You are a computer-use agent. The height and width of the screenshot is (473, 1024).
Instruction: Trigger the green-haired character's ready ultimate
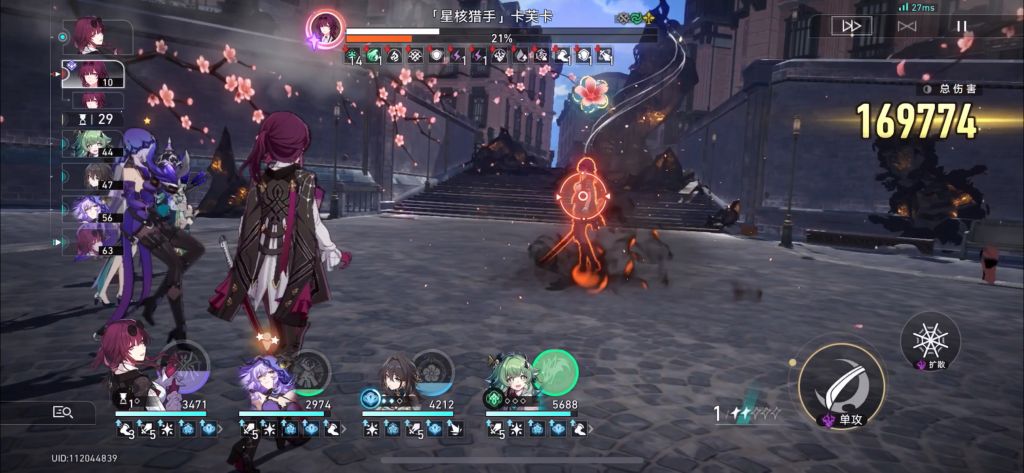(x=554, y=372)
